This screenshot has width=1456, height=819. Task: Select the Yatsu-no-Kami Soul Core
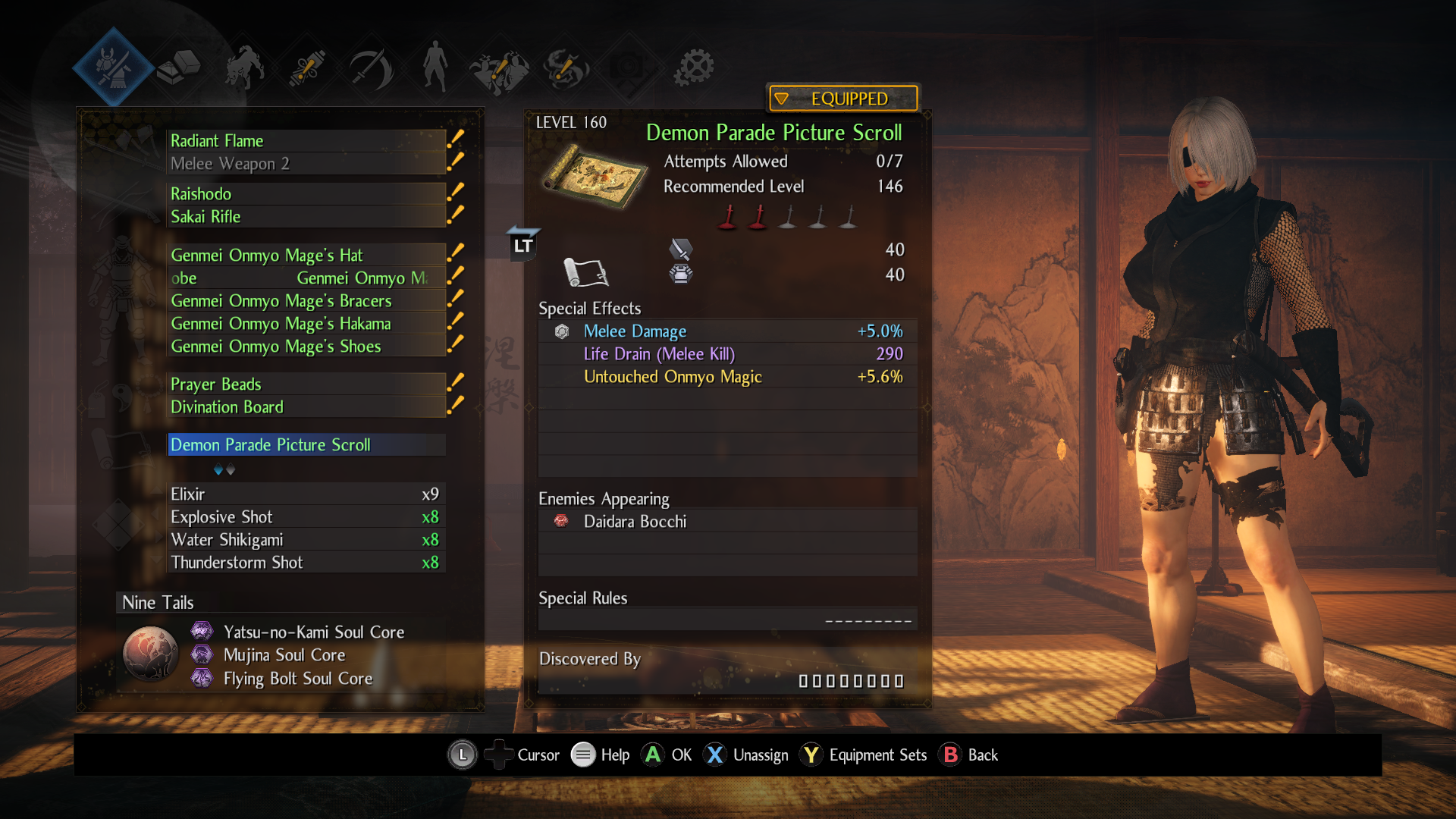click(313, 632)
